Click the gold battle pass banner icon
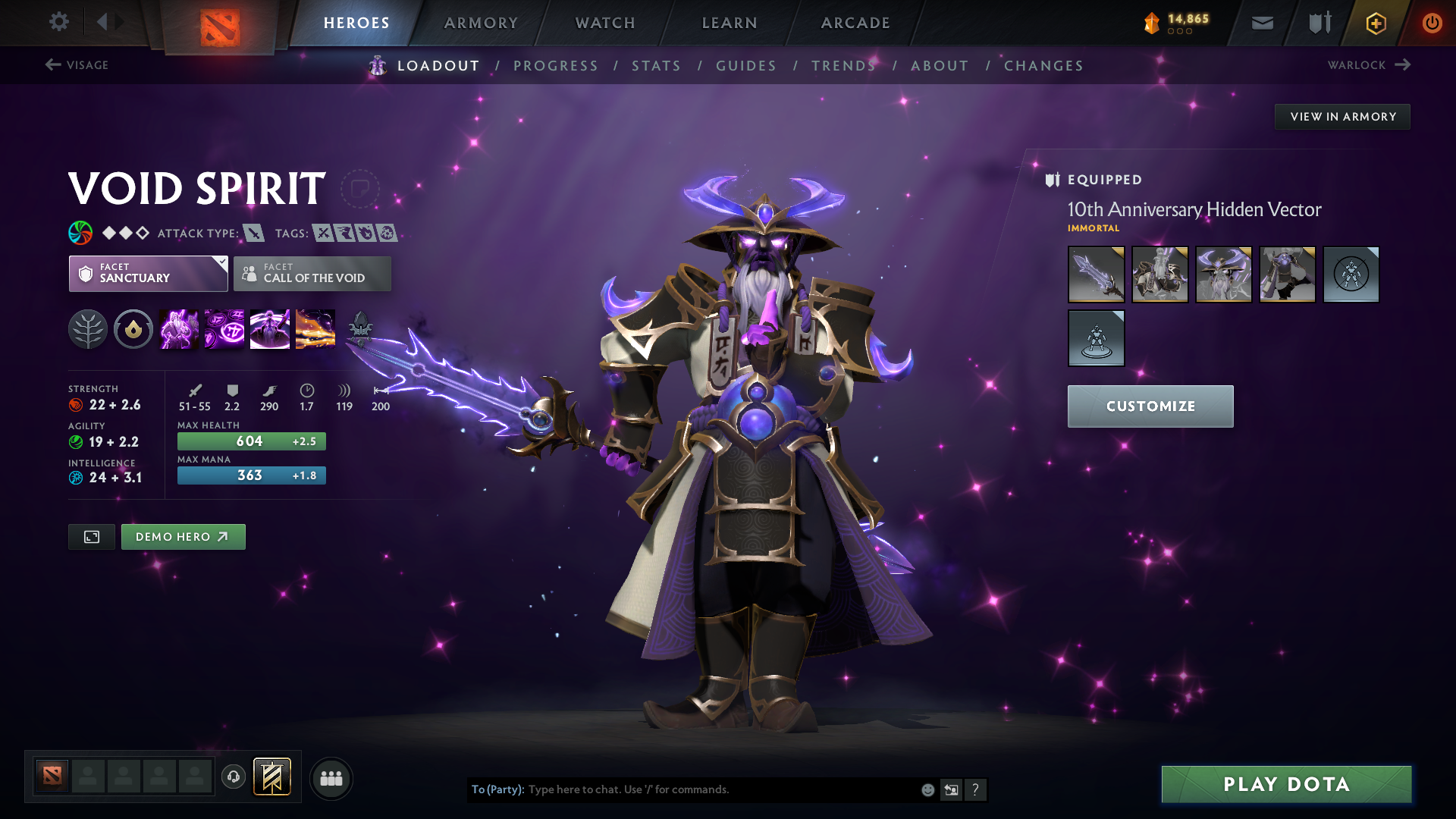The width and height of the screenshot is (1456, 819). click(x=1375, y=23)
